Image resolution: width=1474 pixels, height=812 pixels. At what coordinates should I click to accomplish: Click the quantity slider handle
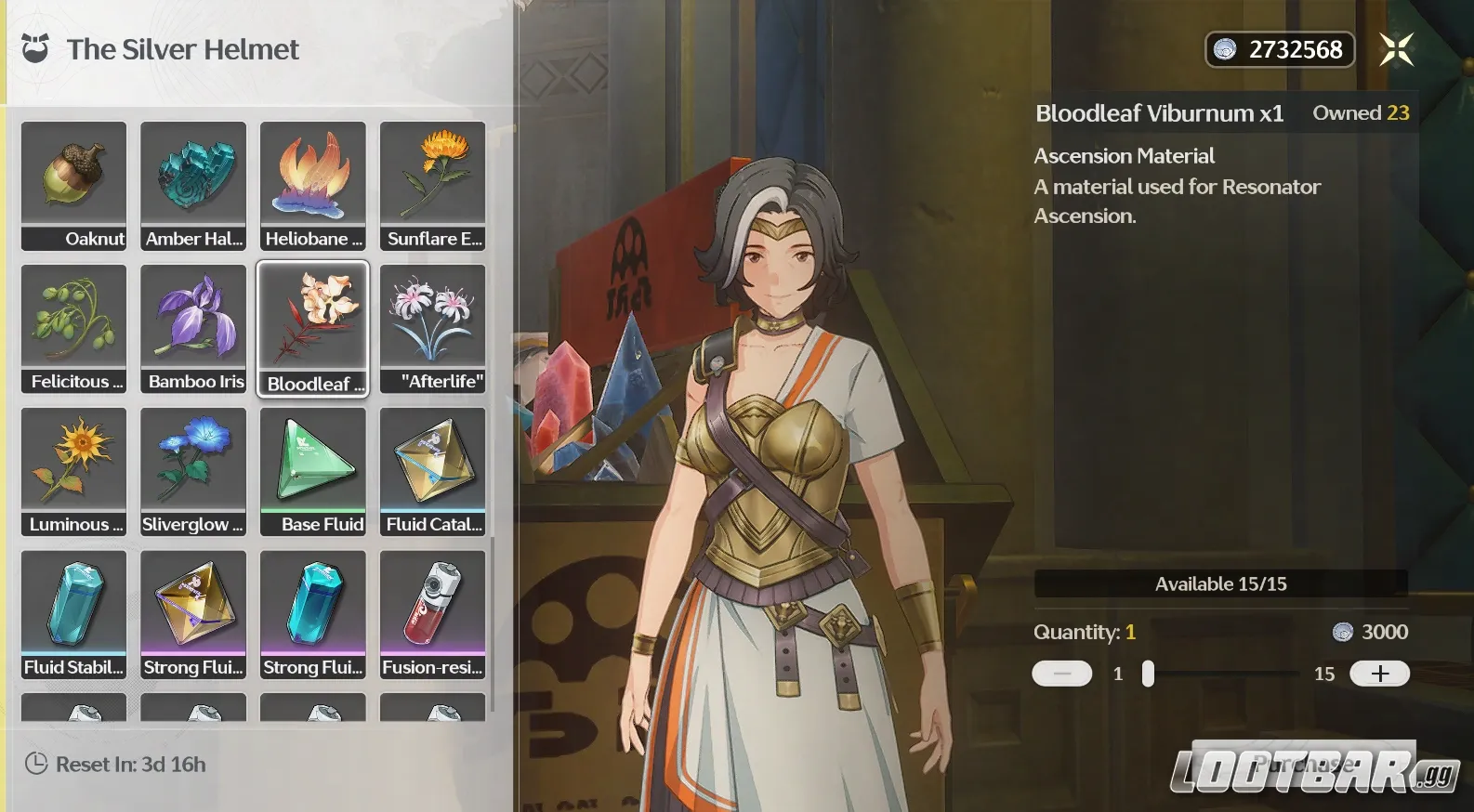pos(1149,674)
